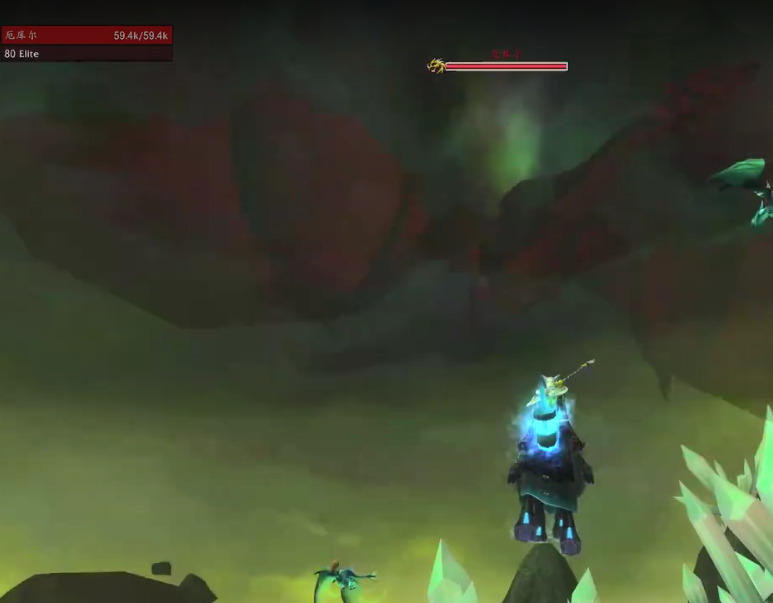Select the elite nameplate with dragon icon
The image size is (773, 603).
(505, 67)
